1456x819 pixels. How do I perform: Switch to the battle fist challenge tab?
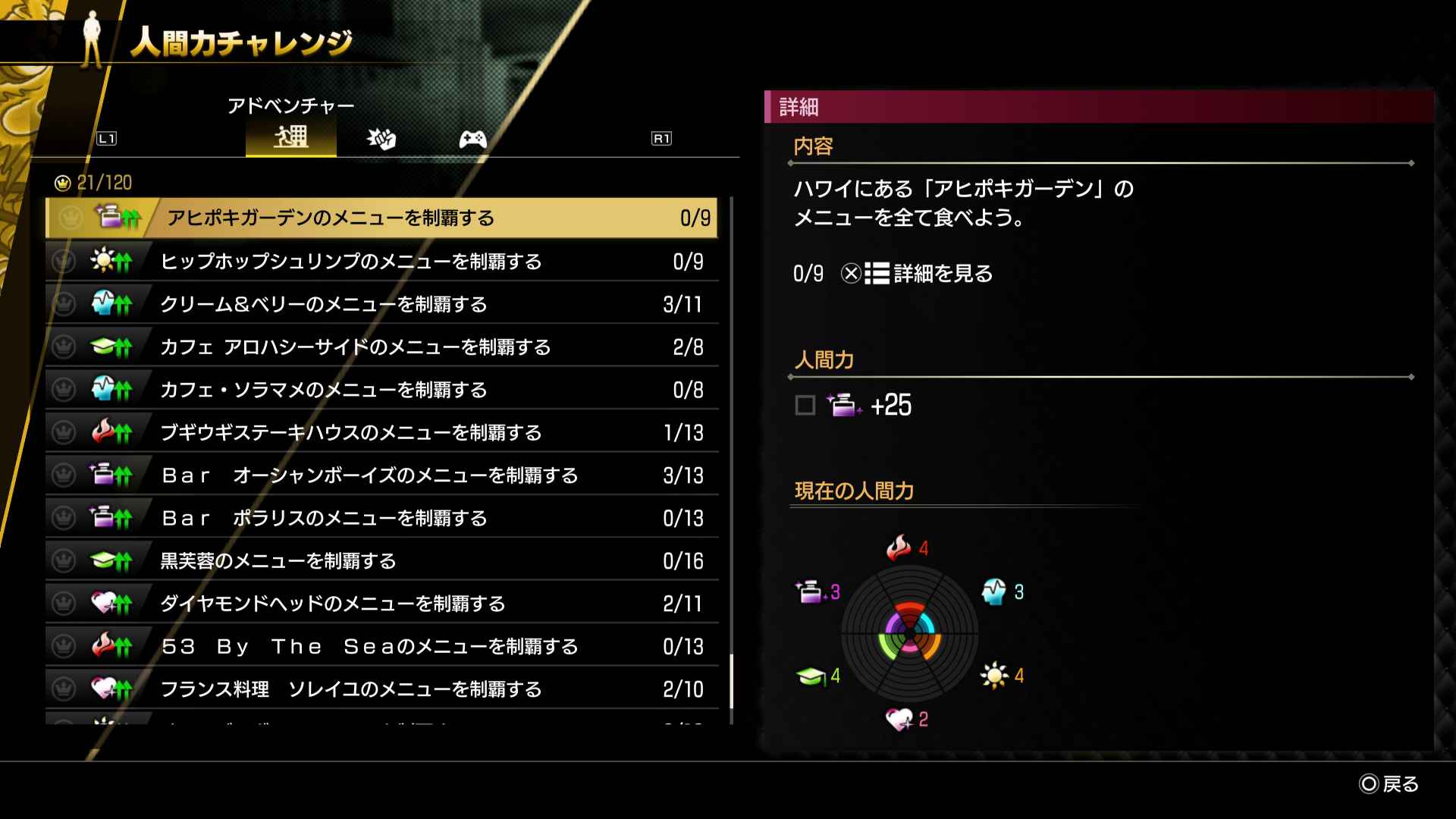click(381, 139)
